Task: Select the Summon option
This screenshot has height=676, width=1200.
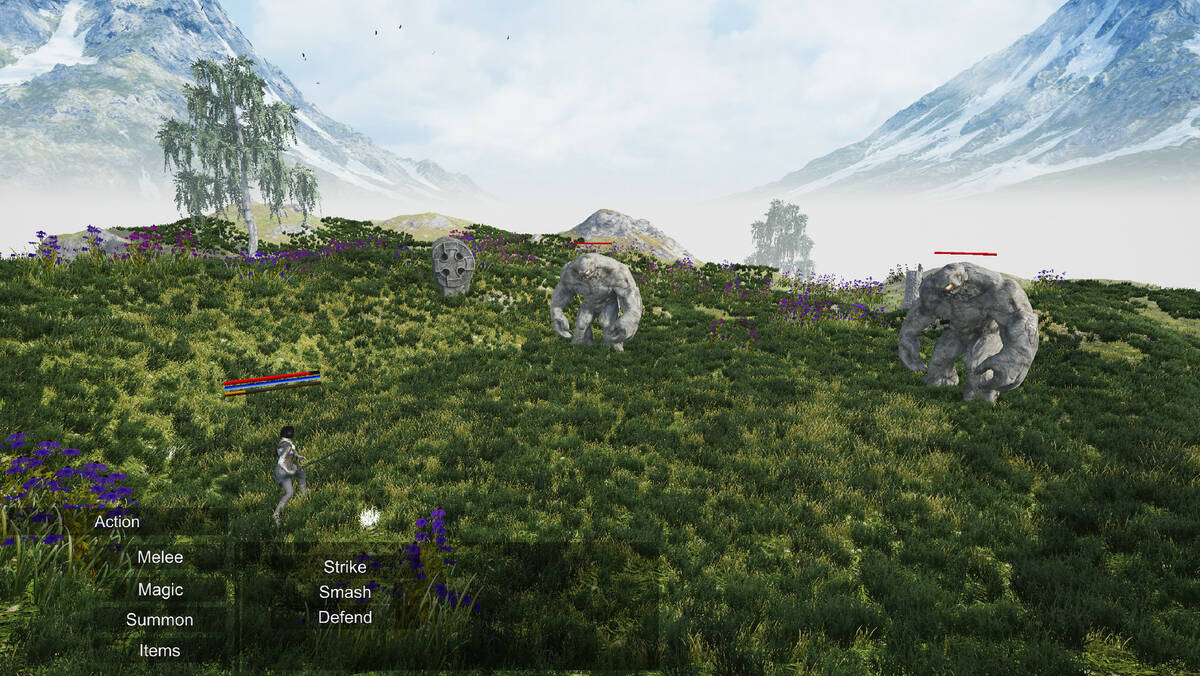Action: [160, 620]
